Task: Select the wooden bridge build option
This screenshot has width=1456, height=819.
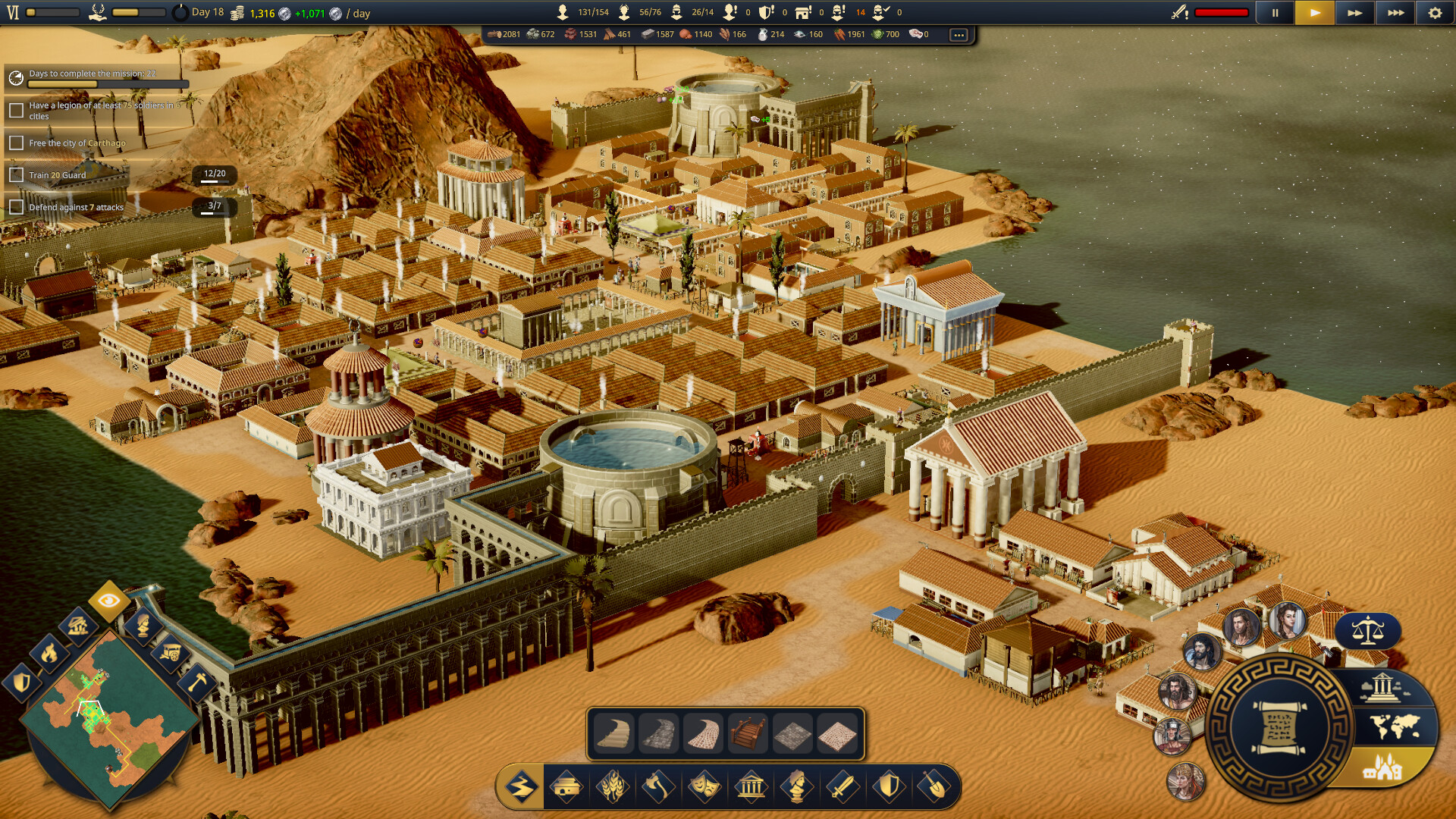Action: click(x=748, y=734)
